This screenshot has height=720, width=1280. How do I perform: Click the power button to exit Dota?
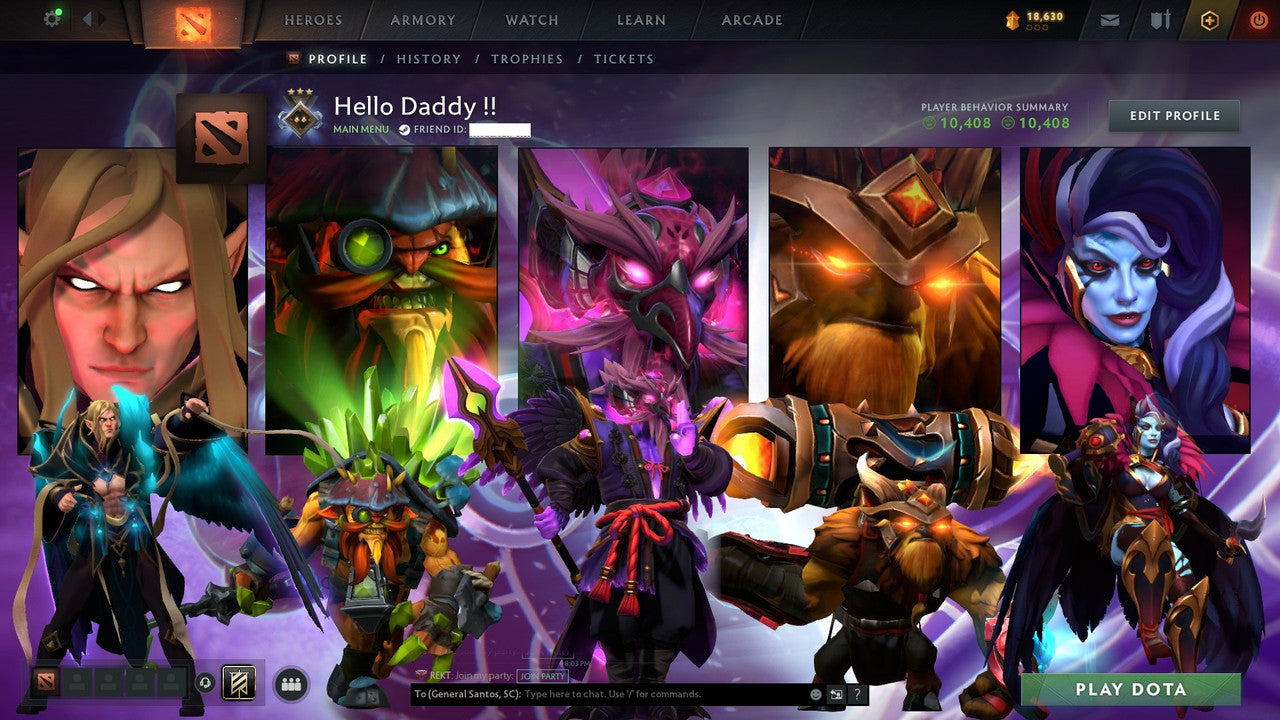(x=1258, y=19)
